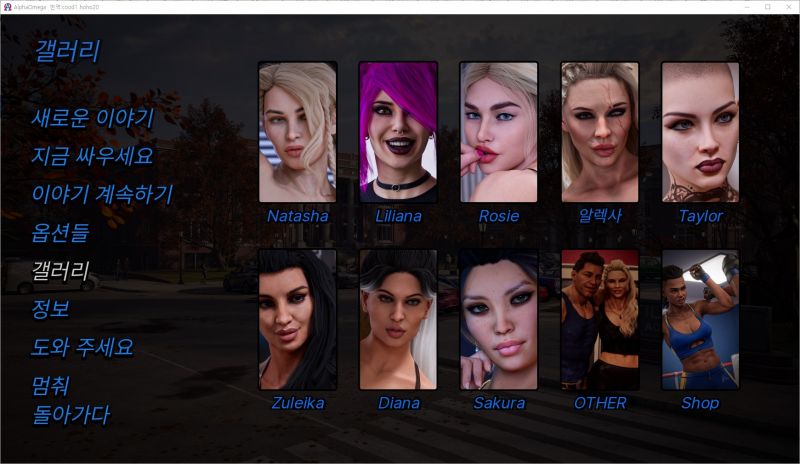800x464 pixels.
Task: Open Natasha's gallery thumbnail
Action: [297, 132]
